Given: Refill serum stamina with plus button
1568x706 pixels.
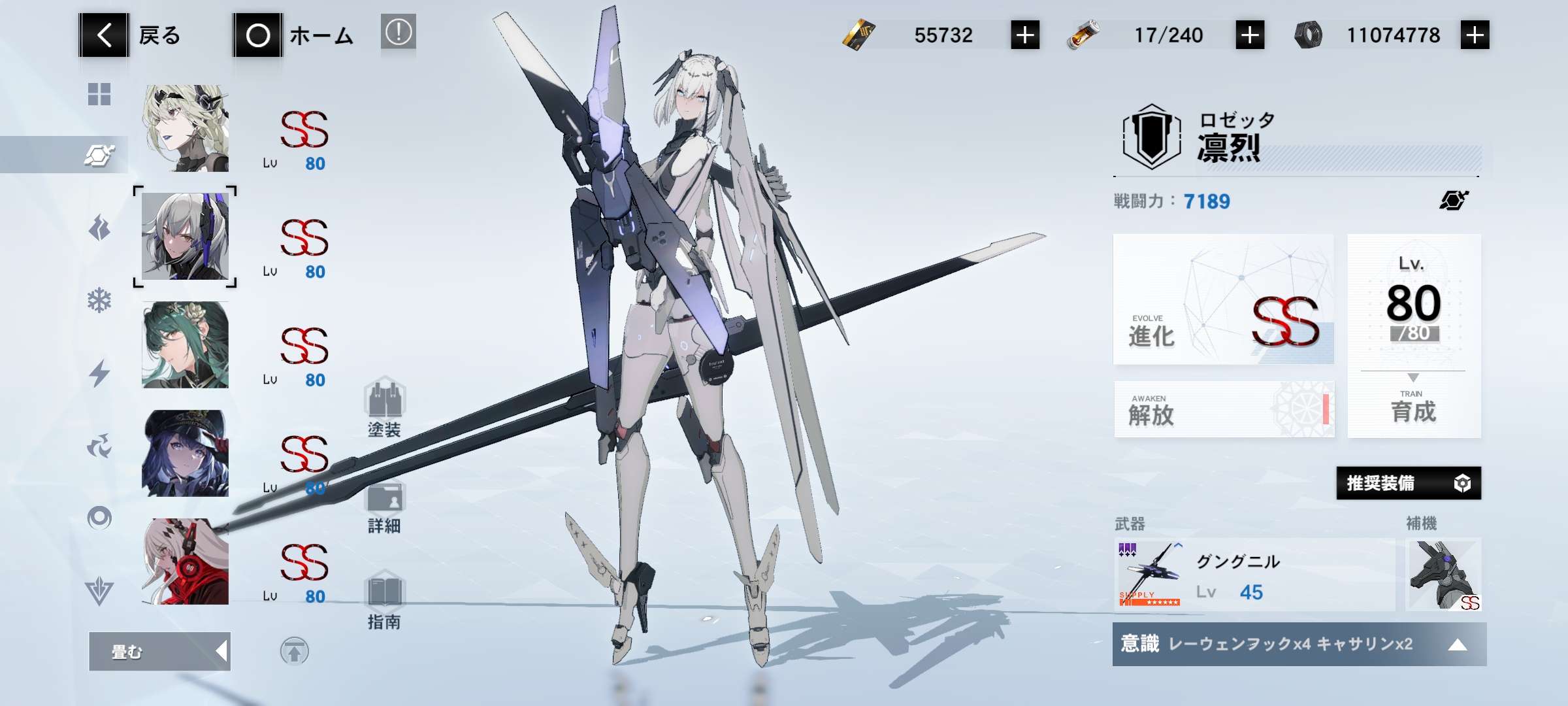Looking at the screenshot, I should (x=1250, y=35).
